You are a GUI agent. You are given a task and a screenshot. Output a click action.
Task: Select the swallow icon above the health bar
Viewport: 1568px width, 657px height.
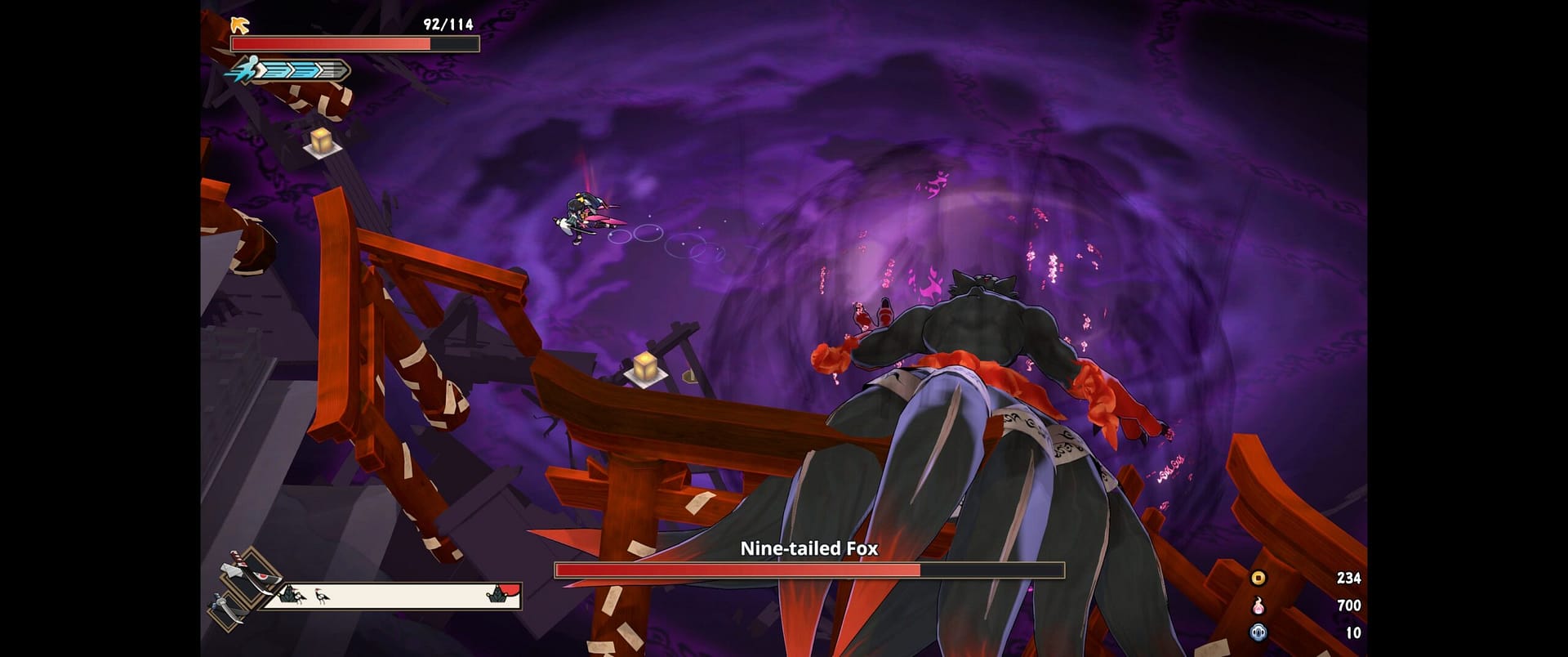[x=238, y=25]
